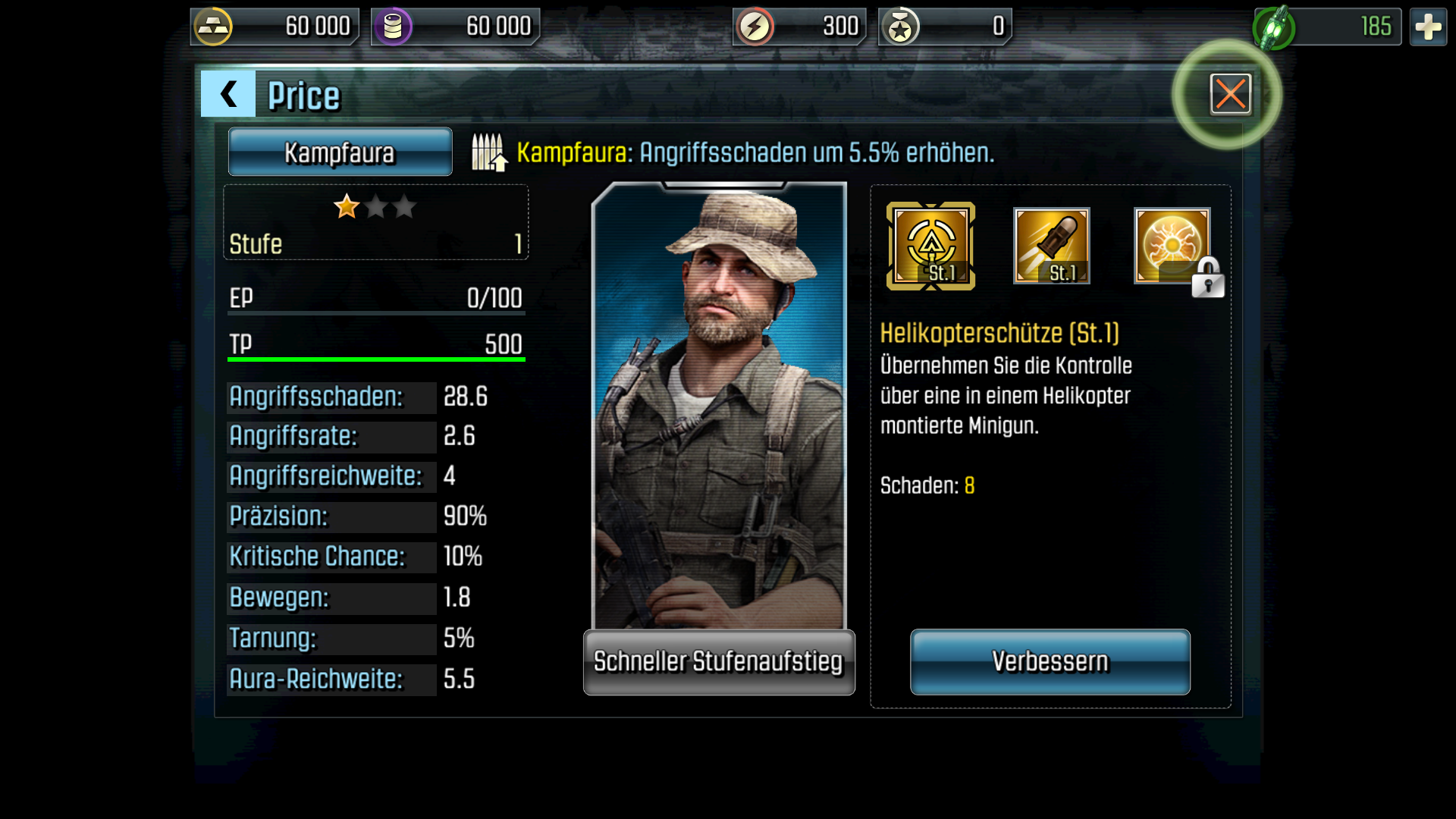This screenshot has width=1456, height=819.
Task: Add more green currency with plus button
Action: point(1428,27)
